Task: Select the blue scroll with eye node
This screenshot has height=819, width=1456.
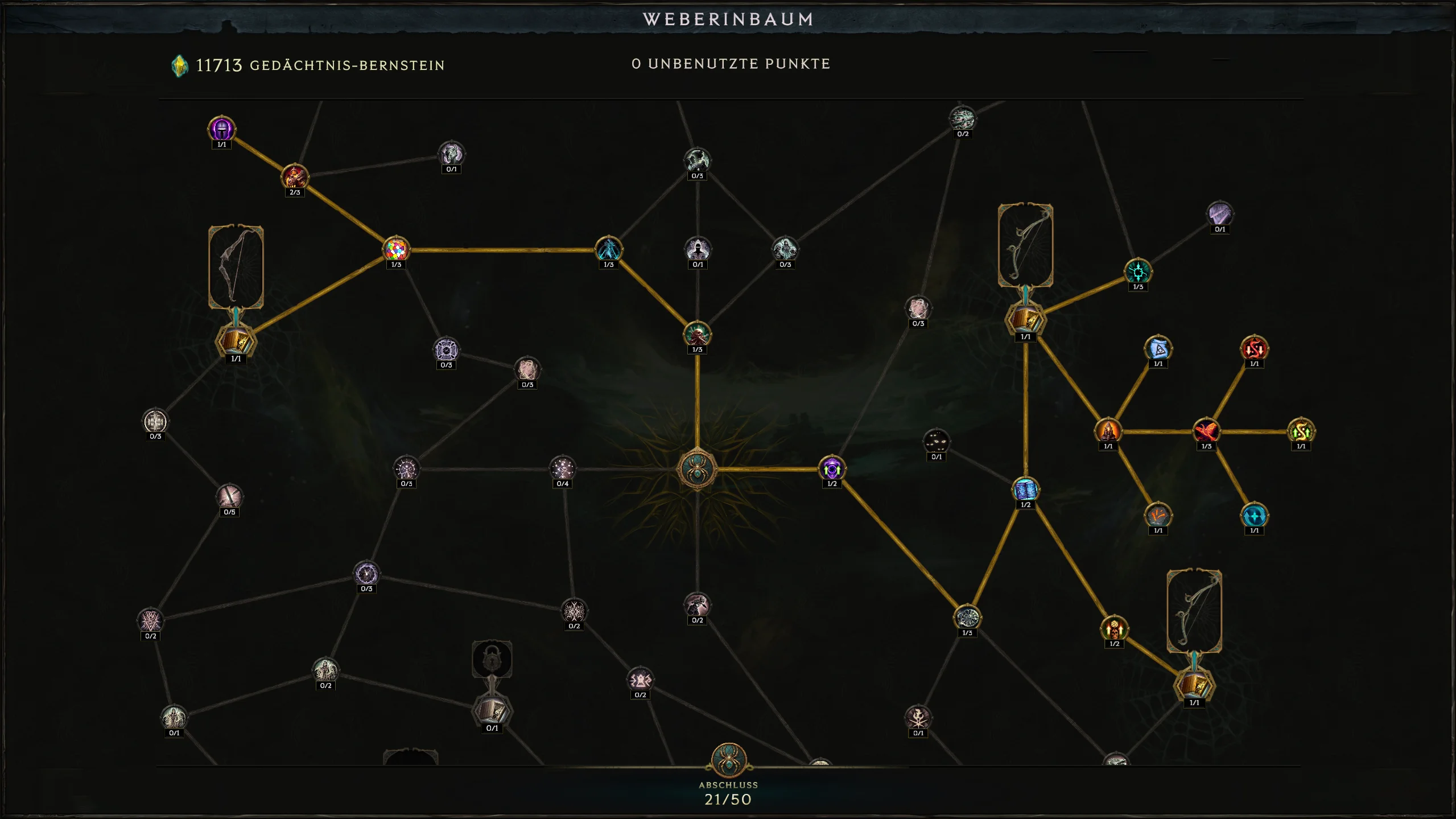Action: pos(1158,348)
